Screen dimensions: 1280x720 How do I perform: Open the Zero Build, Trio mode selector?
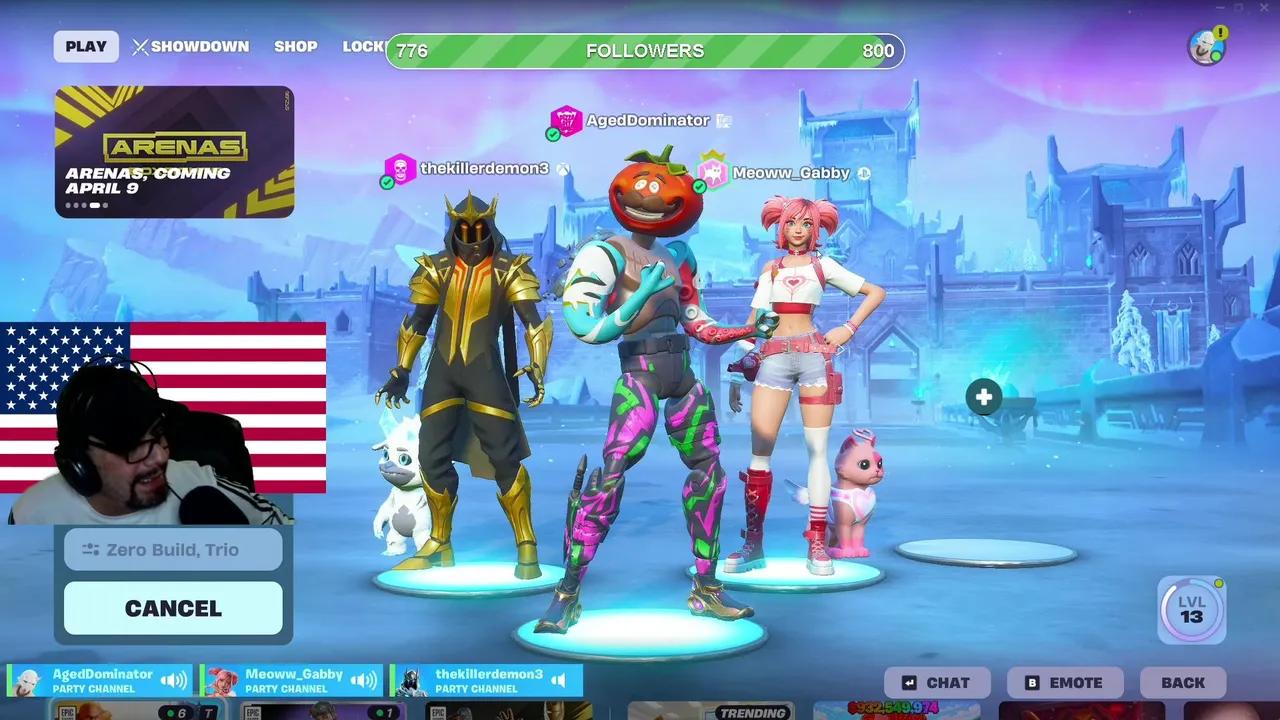coord(172,549)
